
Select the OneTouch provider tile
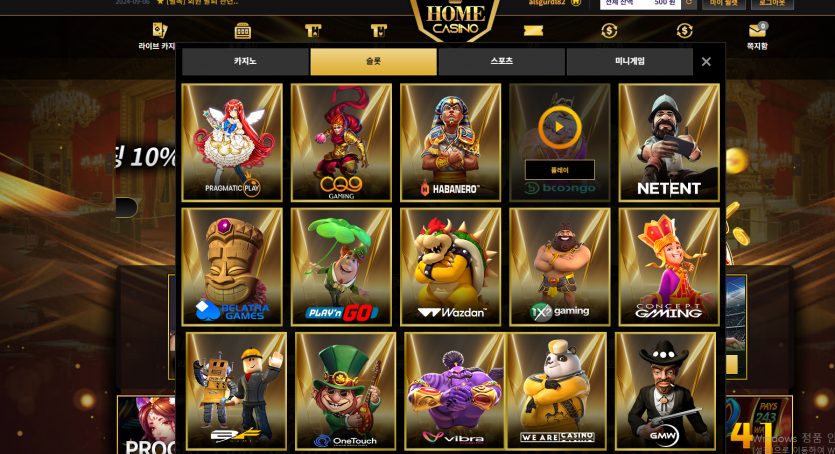pos(345,390)
